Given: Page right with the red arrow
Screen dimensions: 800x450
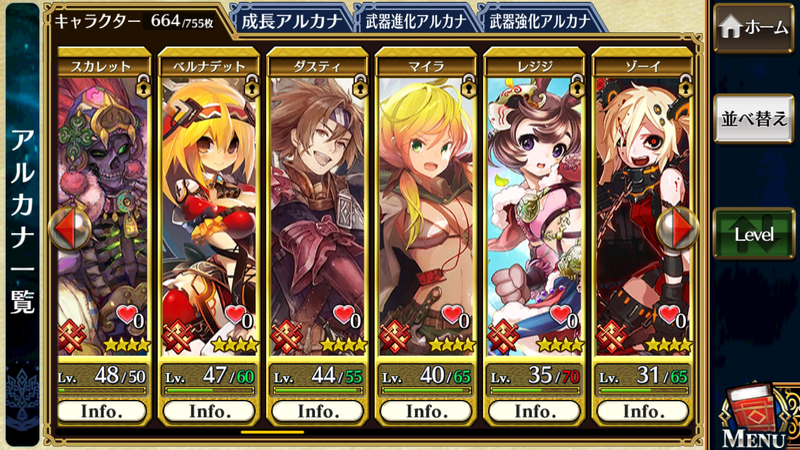Looking at the screenshot, I should click(678, 228).
